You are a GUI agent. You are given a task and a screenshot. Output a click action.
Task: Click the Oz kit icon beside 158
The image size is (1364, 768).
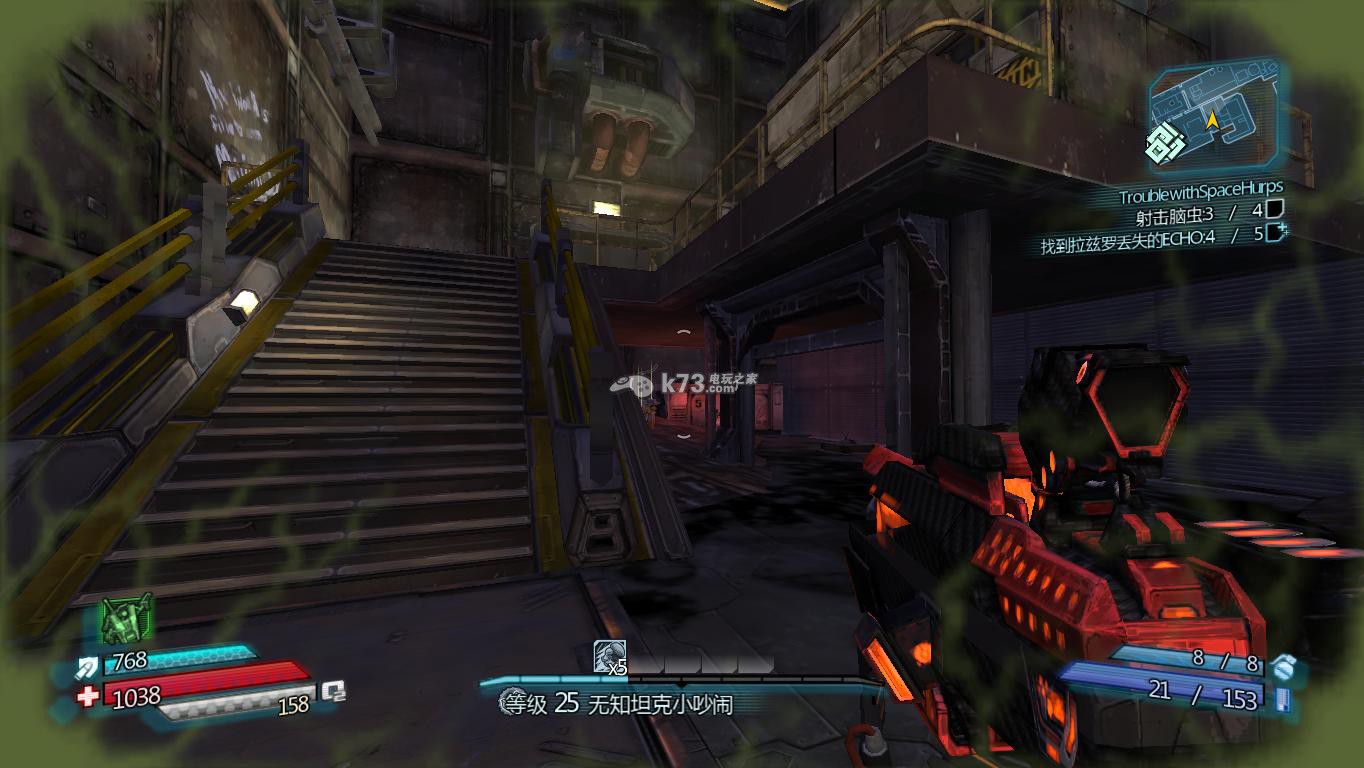[x=333, y=691]
